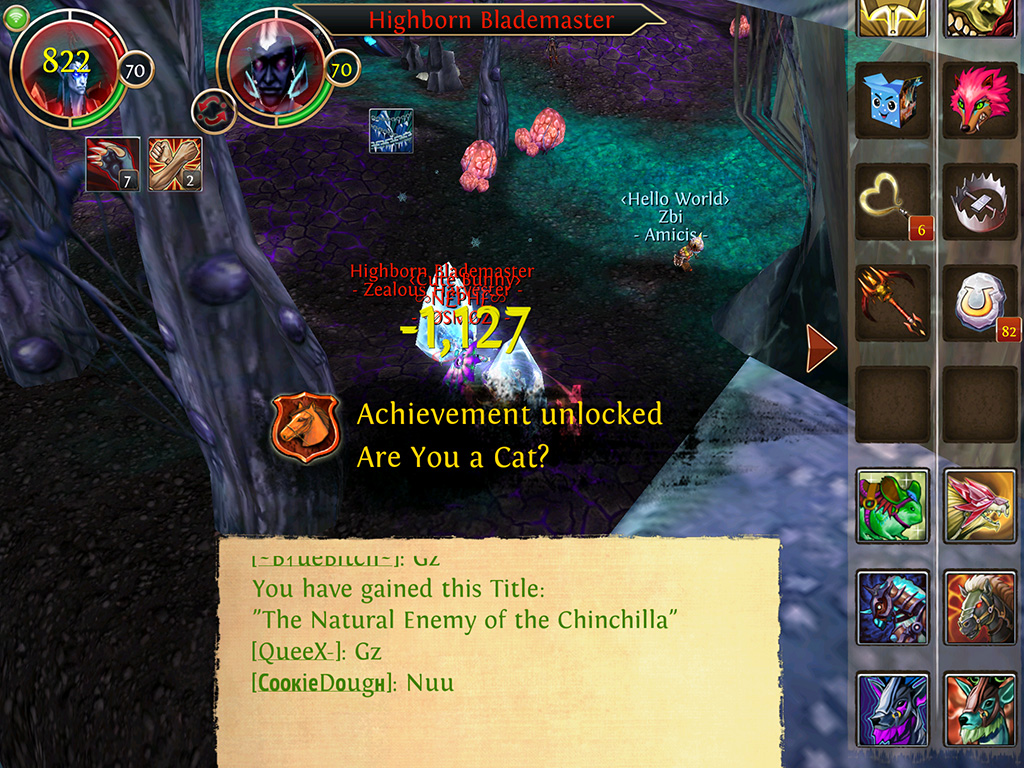Expand the action bar with the arrow
This screenshot has height=768, width=1024.
tap(821, 348)
